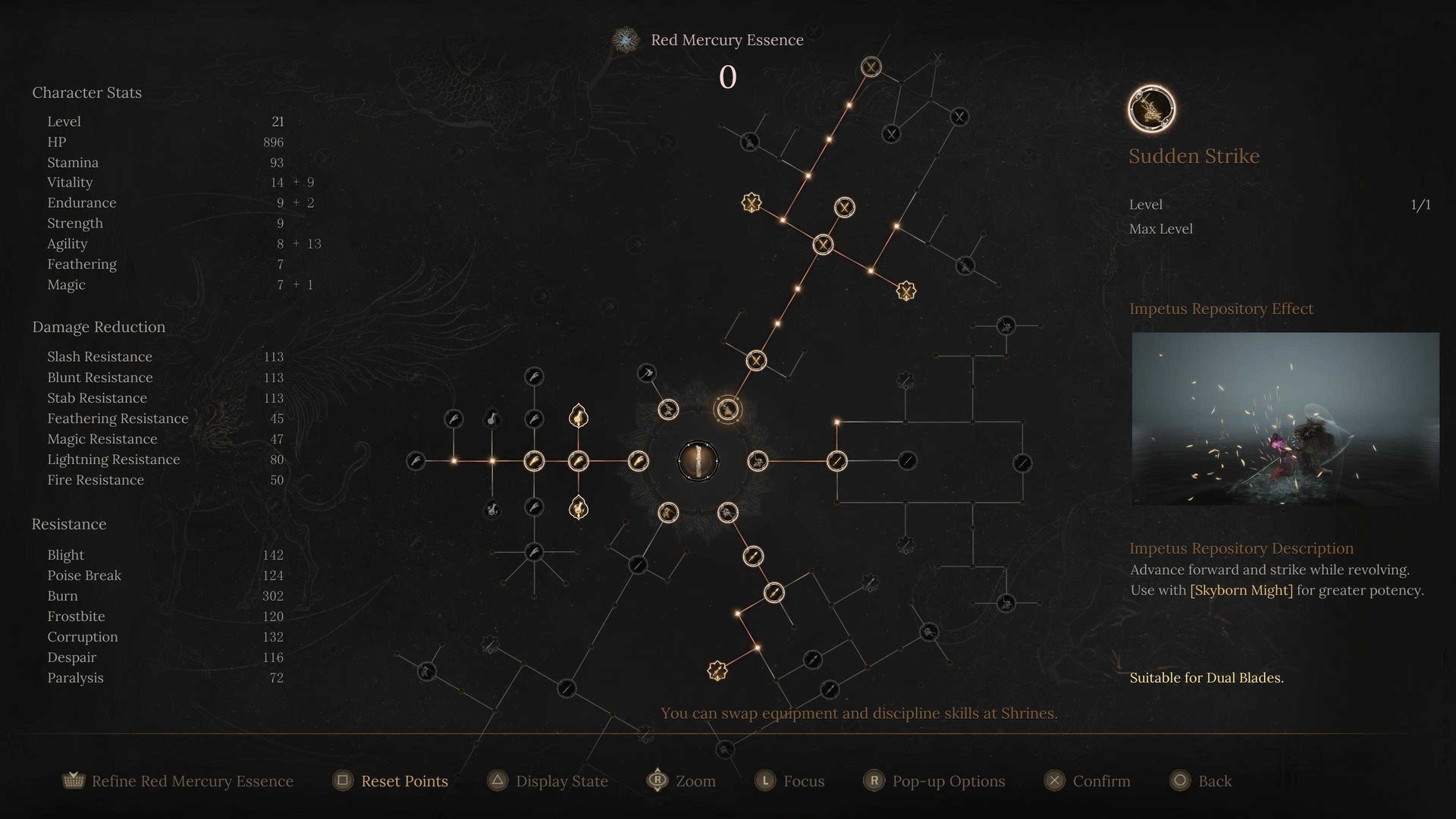
Task: Select the arm node with fanned-out branches
Action: click(534, 552)
